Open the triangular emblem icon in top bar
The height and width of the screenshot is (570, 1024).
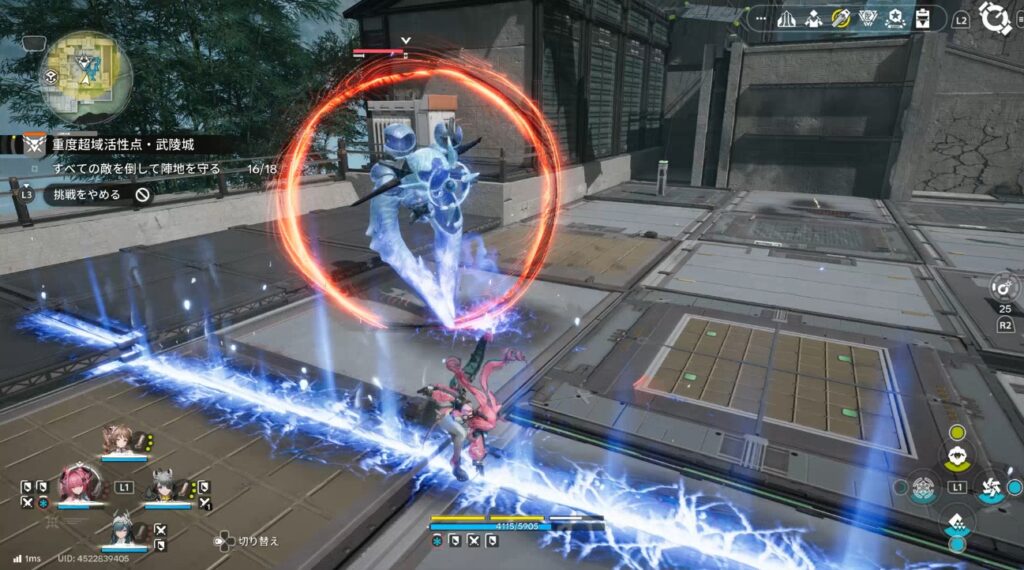click(868, 18)
